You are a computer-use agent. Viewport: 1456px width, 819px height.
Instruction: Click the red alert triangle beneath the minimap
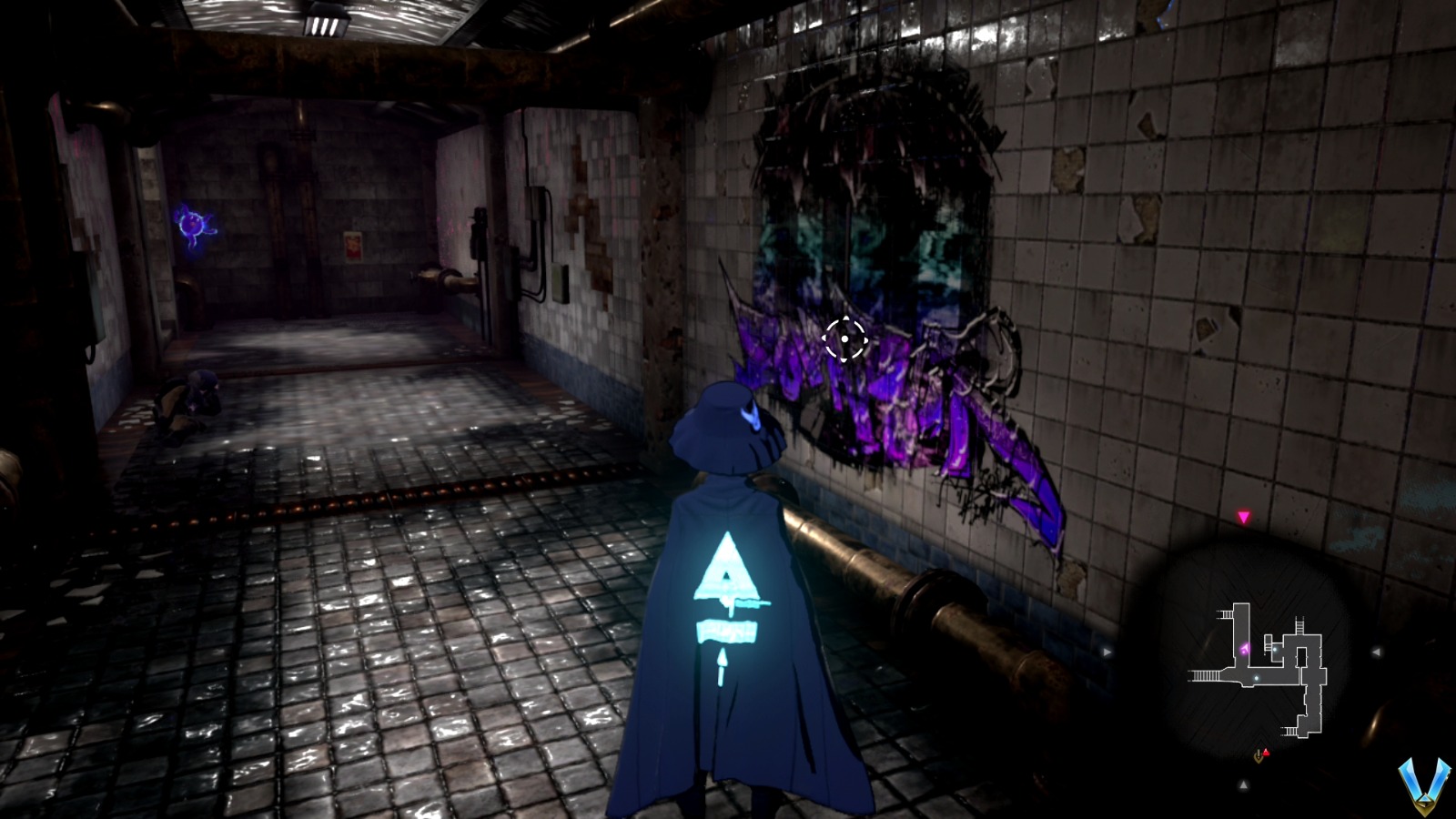1267,752
